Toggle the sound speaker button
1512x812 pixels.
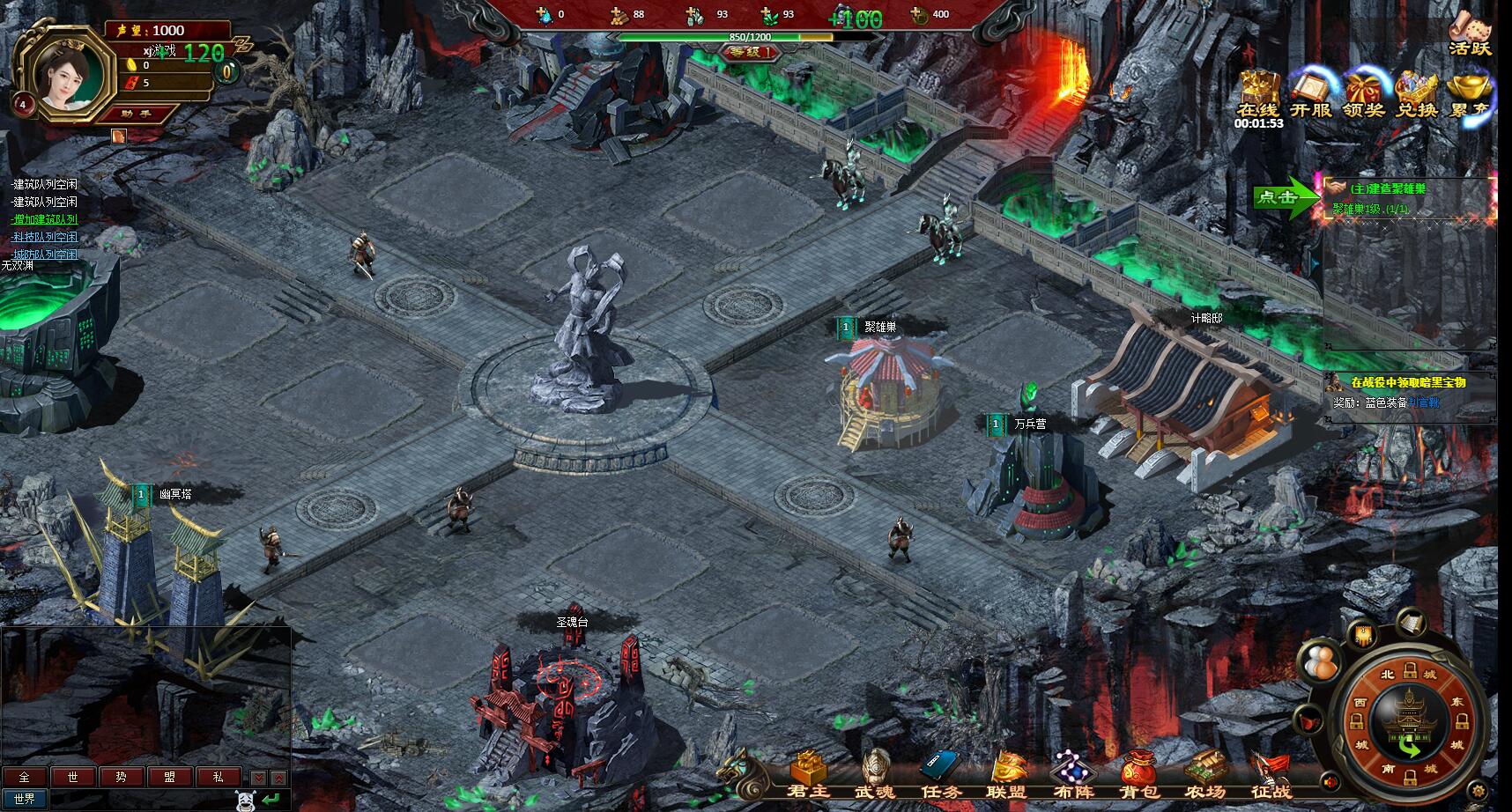pyautogui.click(x=1330, y=781)
